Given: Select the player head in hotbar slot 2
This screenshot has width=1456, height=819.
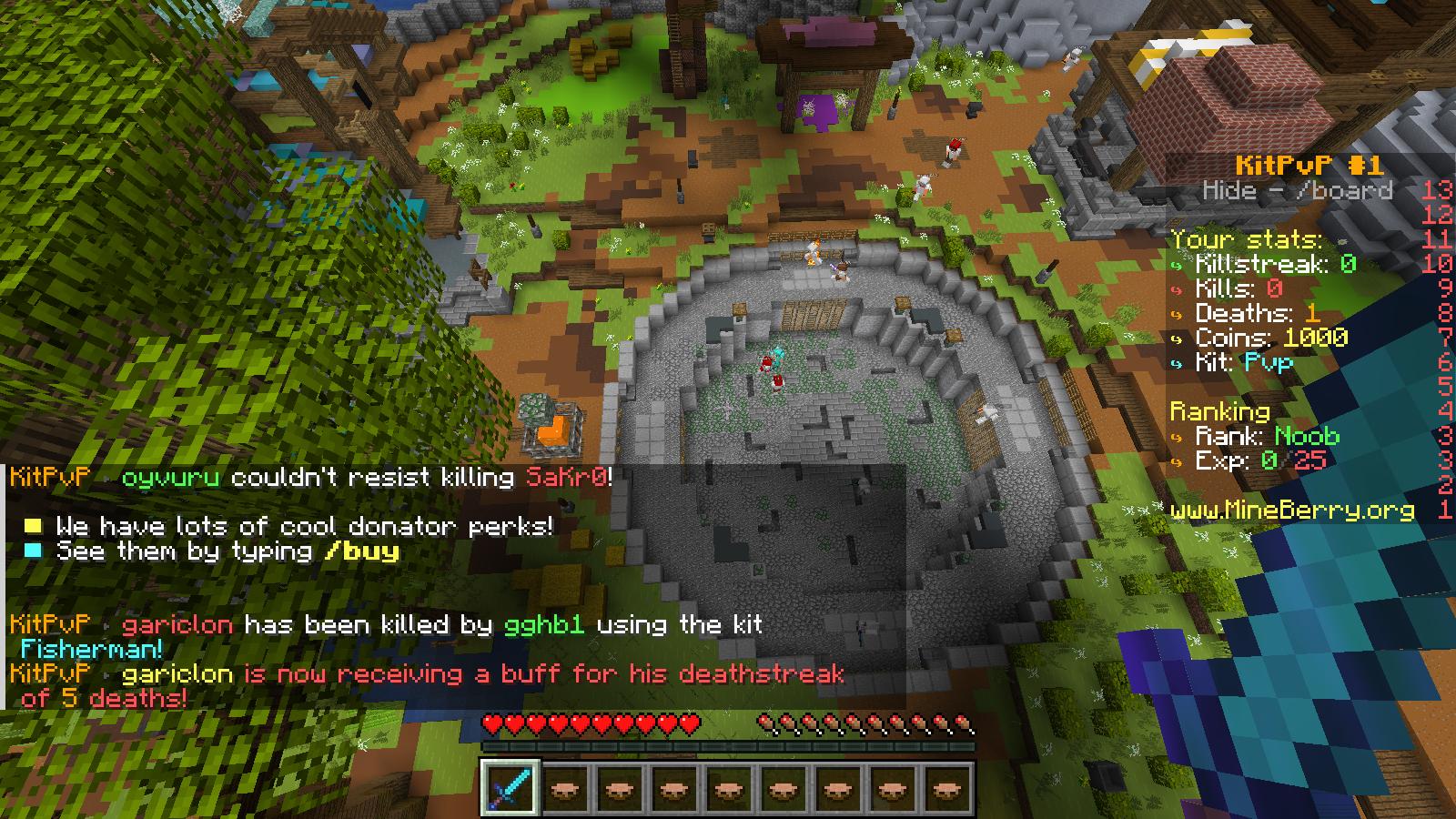Looking at the screenshot, I should click(x=566, y=790).
